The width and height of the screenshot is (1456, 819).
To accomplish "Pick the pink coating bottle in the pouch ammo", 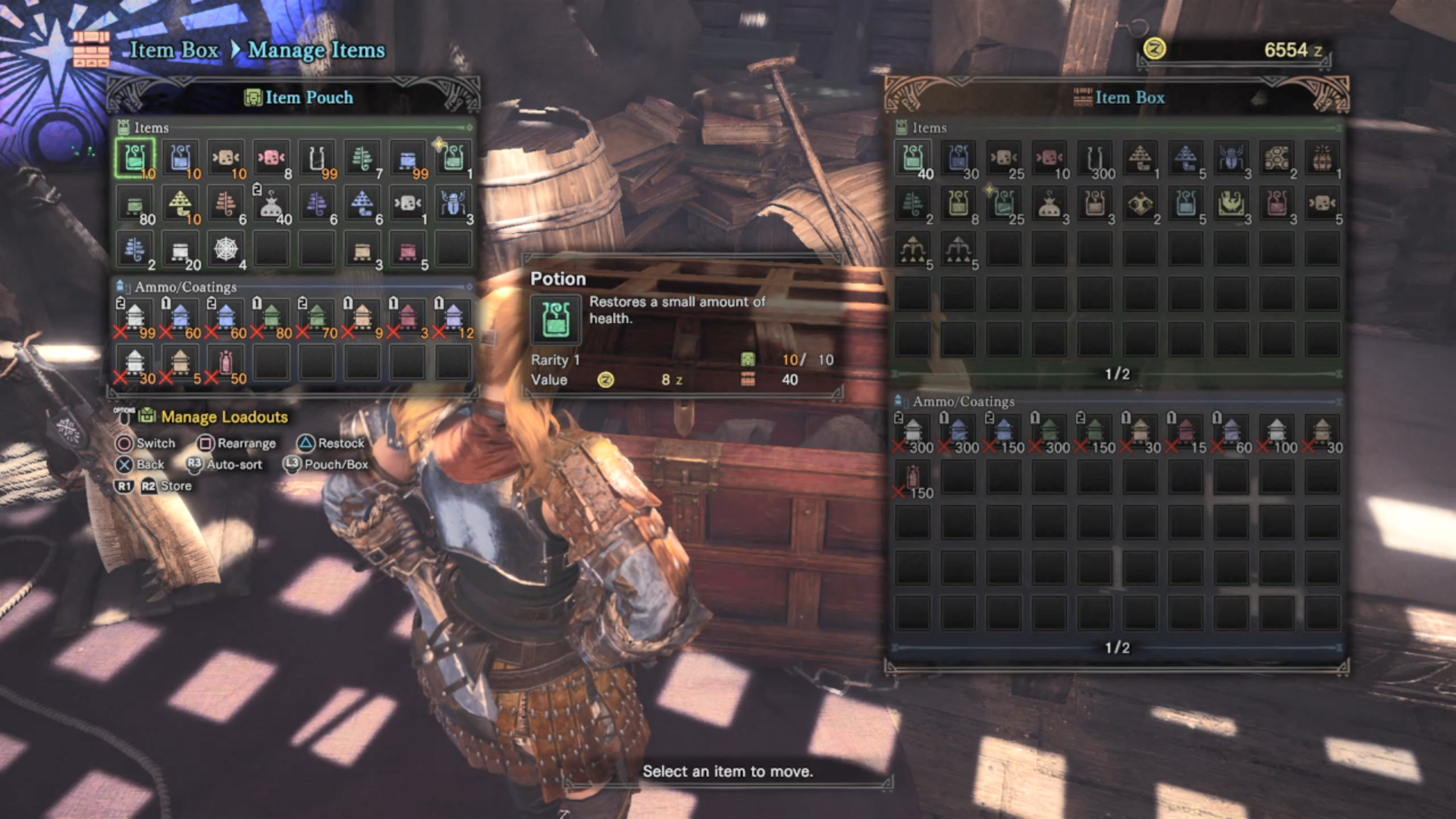I will [226, 363].
